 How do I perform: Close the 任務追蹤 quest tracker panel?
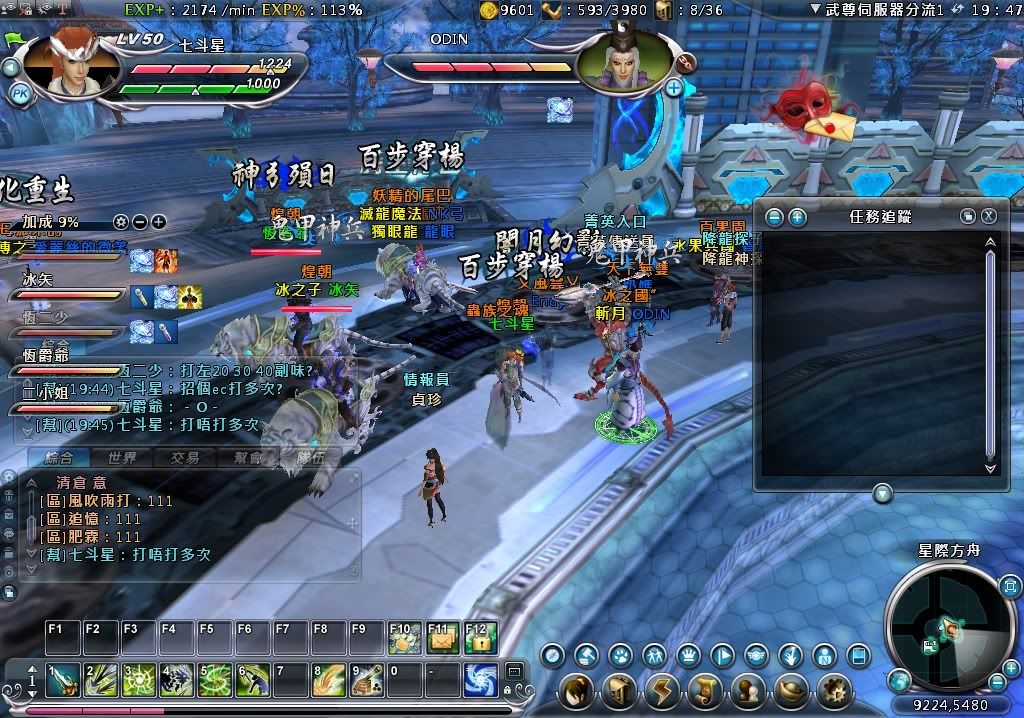[988, 216]
